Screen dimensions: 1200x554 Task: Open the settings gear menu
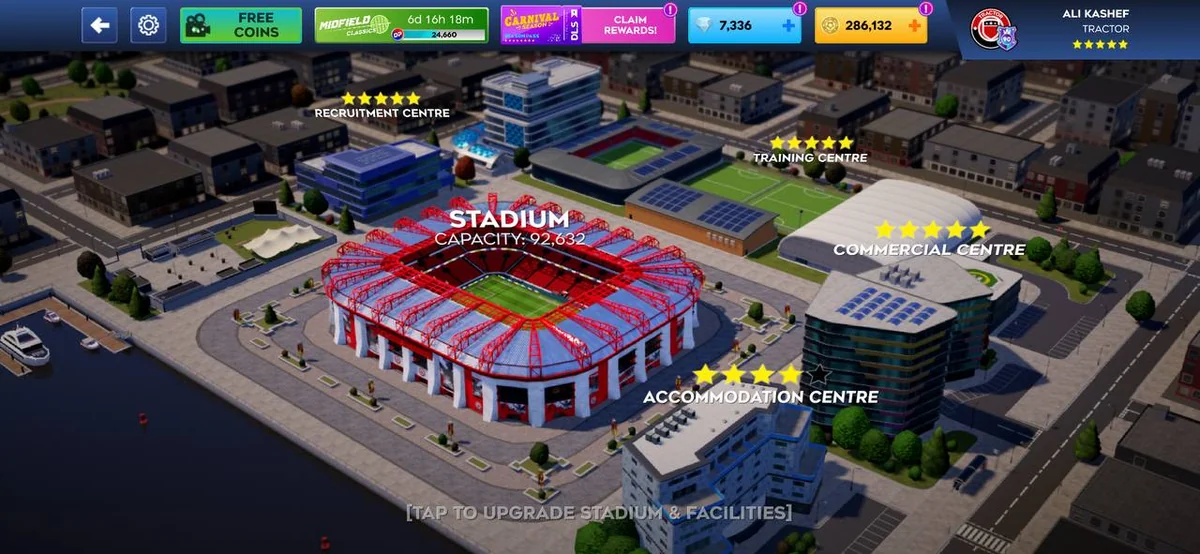[x=148, y=25]
